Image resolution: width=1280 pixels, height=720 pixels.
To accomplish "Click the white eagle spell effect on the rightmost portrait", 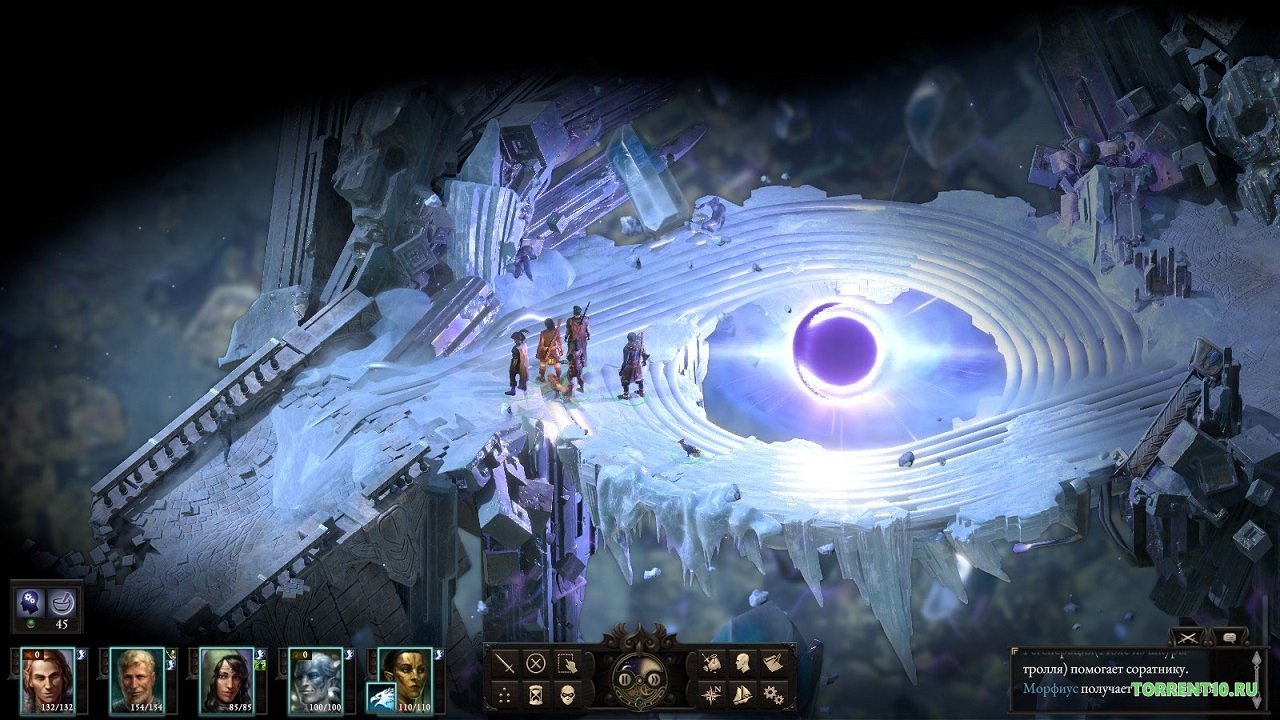I will (x=380, y=696).
